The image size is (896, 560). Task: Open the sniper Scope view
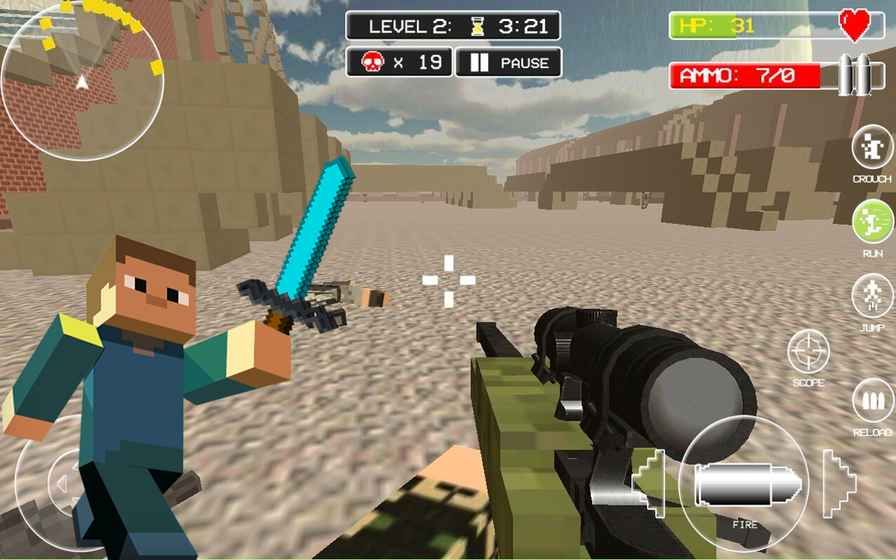click(808, 351)
